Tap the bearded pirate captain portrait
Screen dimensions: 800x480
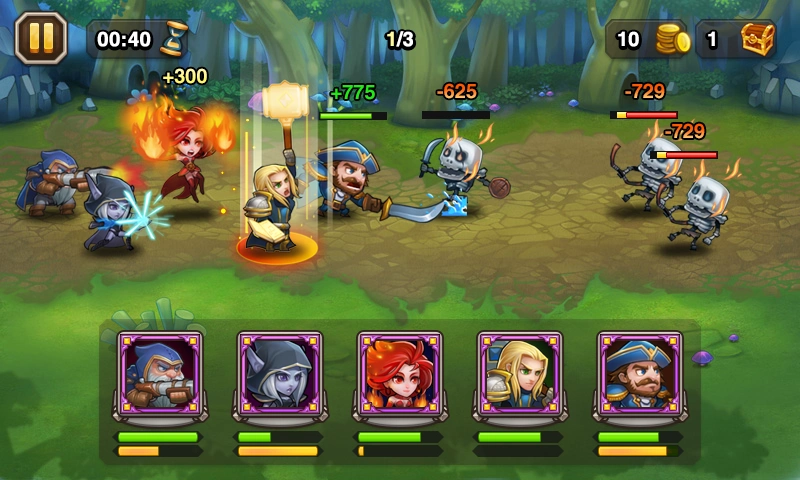point(640,373)
